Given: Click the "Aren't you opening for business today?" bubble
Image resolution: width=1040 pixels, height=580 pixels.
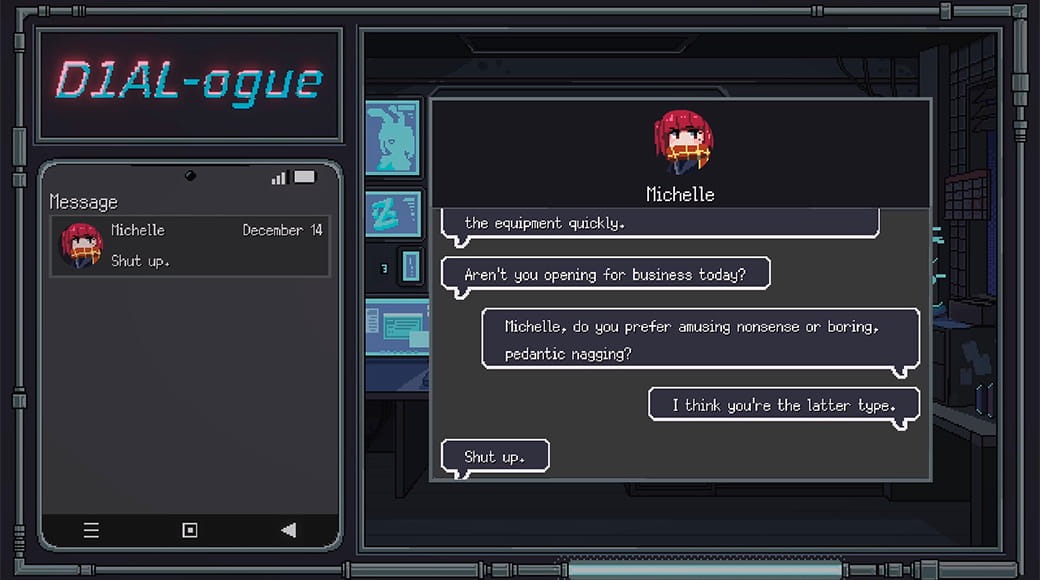Looking at the screenshot, I should pos(605,274).
